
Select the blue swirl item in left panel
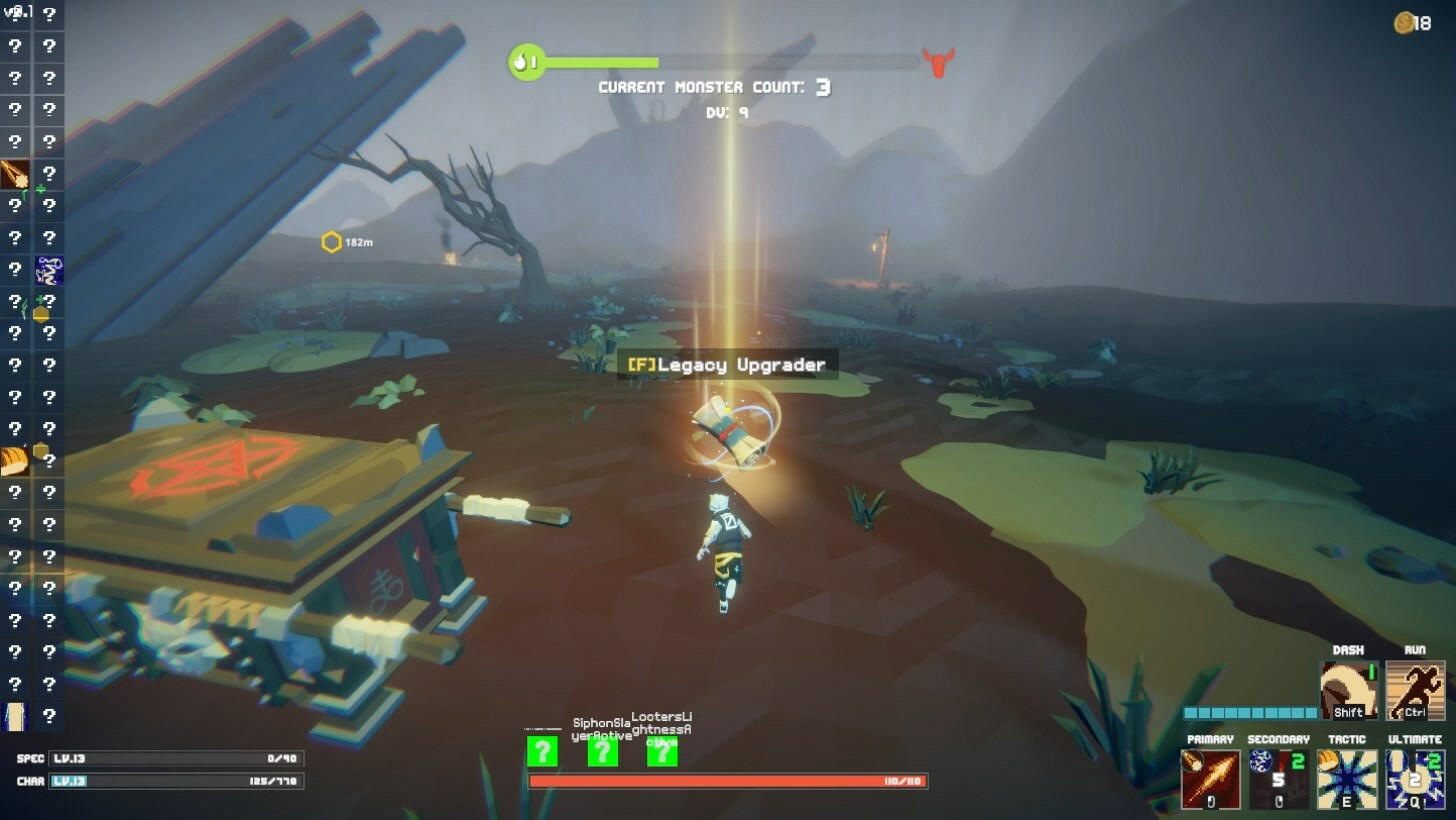tap(49, 270)
